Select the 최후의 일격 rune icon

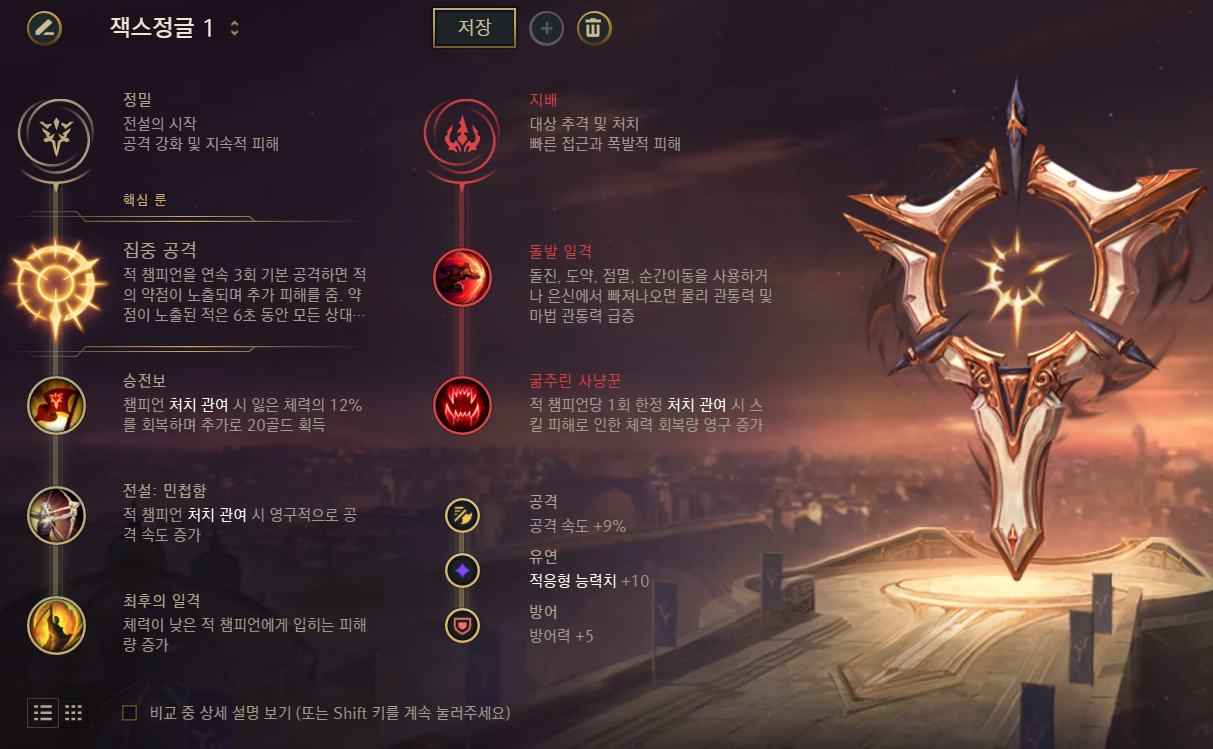click(x=57, y=624)
